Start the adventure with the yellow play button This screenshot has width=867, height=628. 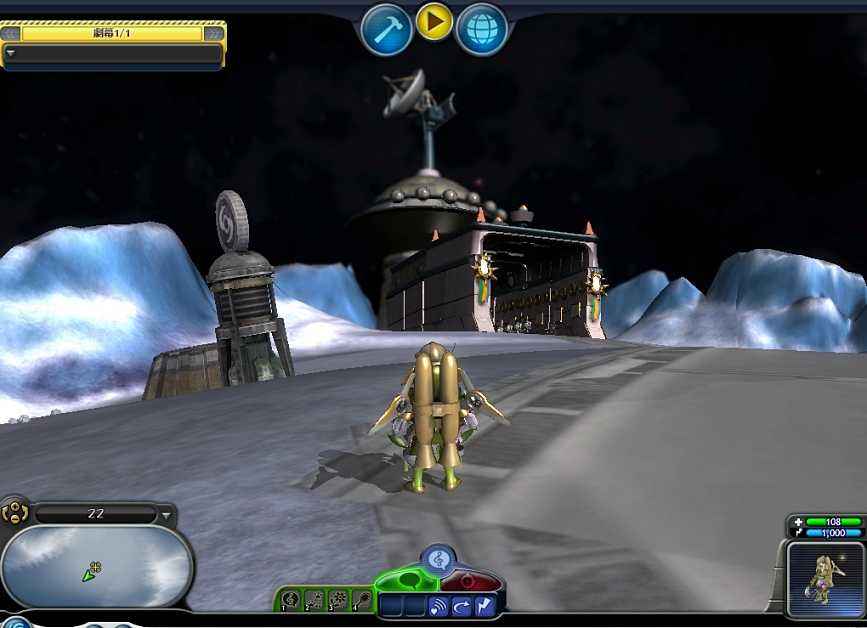click(434, 21)
